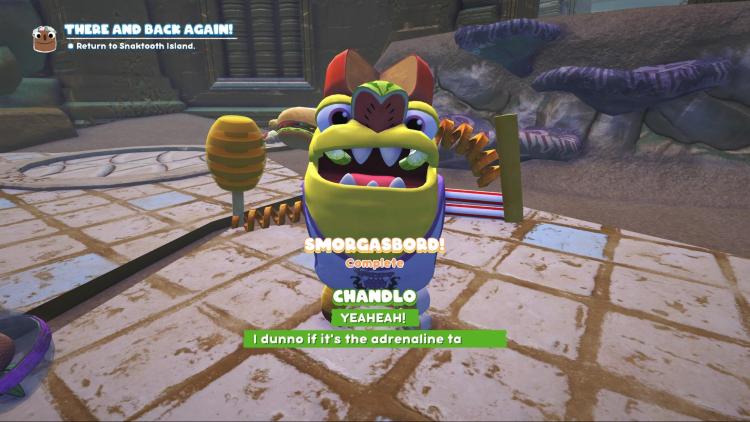The image size is (750, 422).
Task: Open the There and Back Again! quest tracker
Action: [148, 29]
